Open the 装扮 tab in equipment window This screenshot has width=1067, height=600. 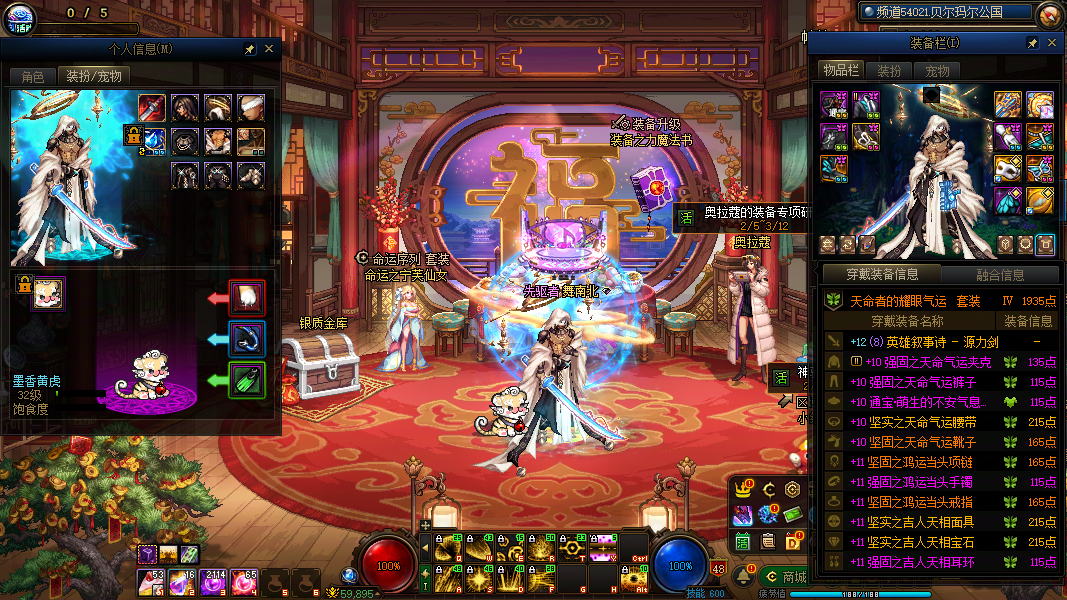pyautogui.click(x=889, y=71)
